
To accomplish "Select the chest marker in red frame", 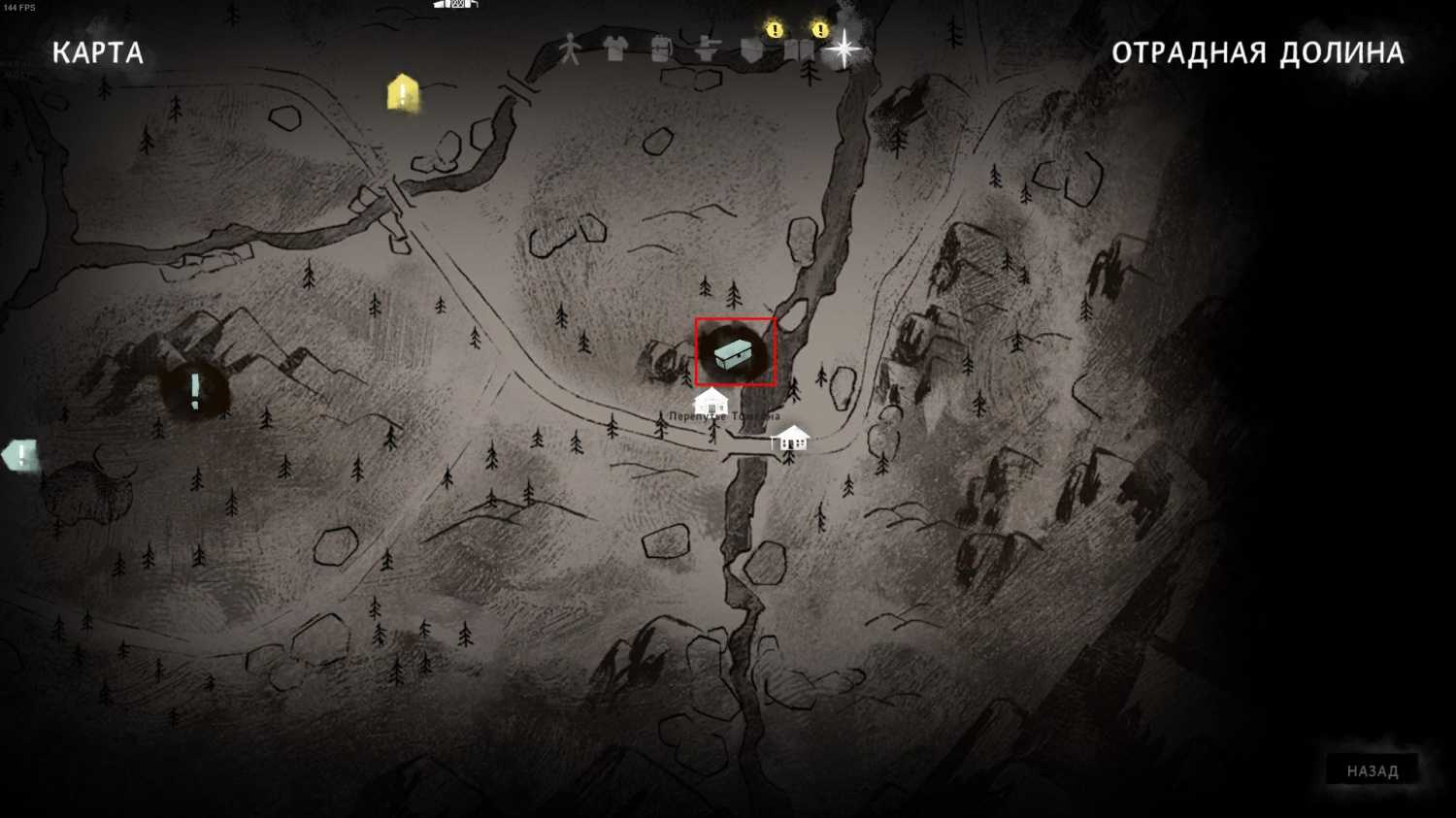I will pyautogui.click(x=735, y=351).
